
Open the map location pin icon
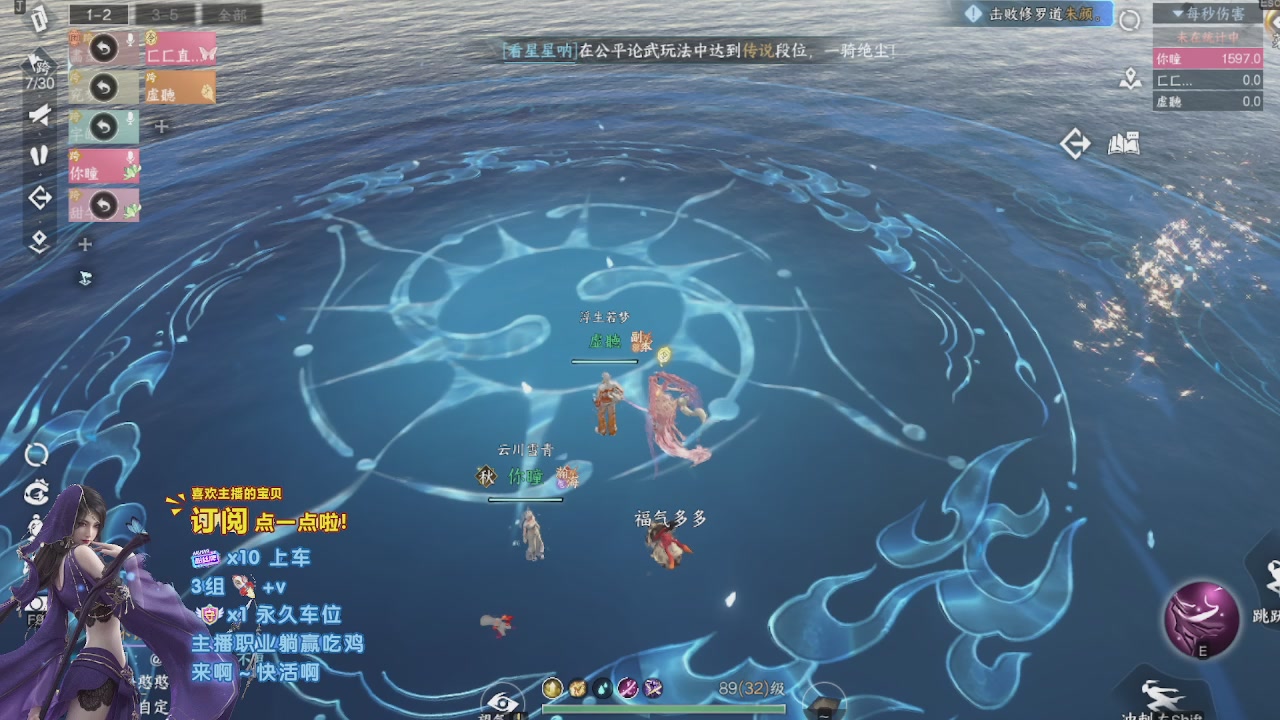[x=1130, y=79]
